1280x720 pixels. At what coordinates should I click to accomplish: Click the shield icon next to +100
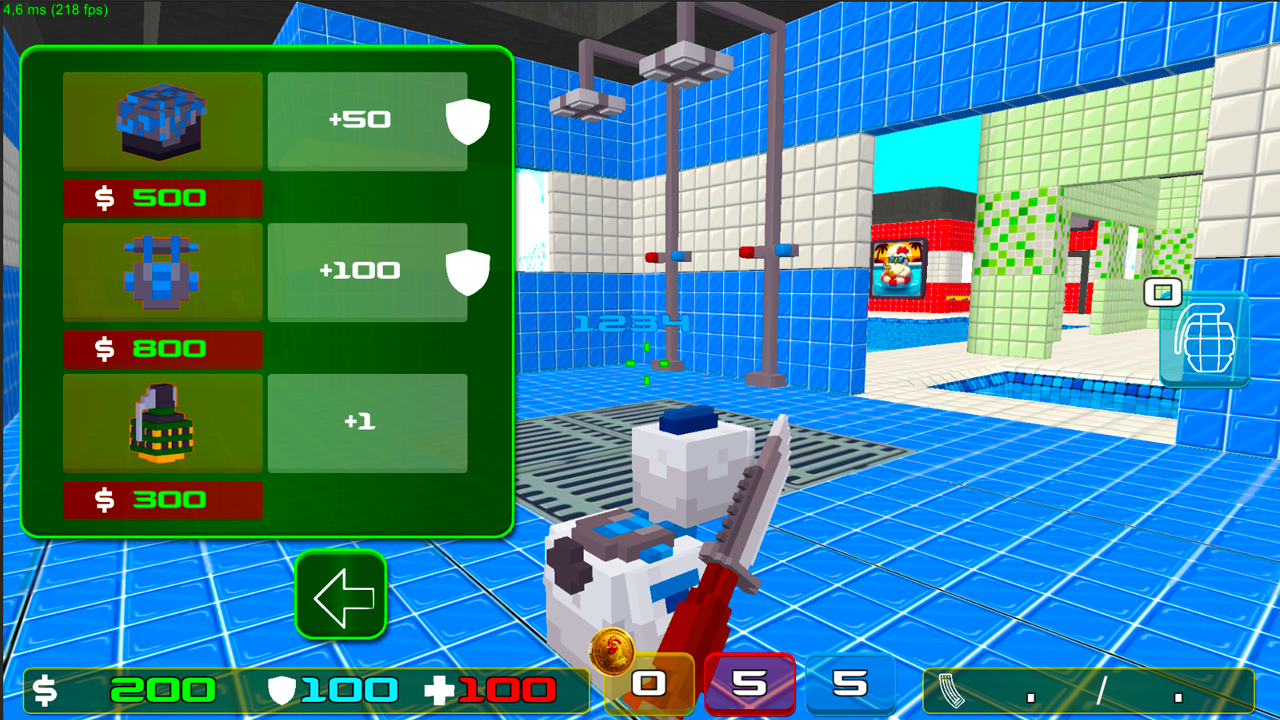tap(468, 271)
